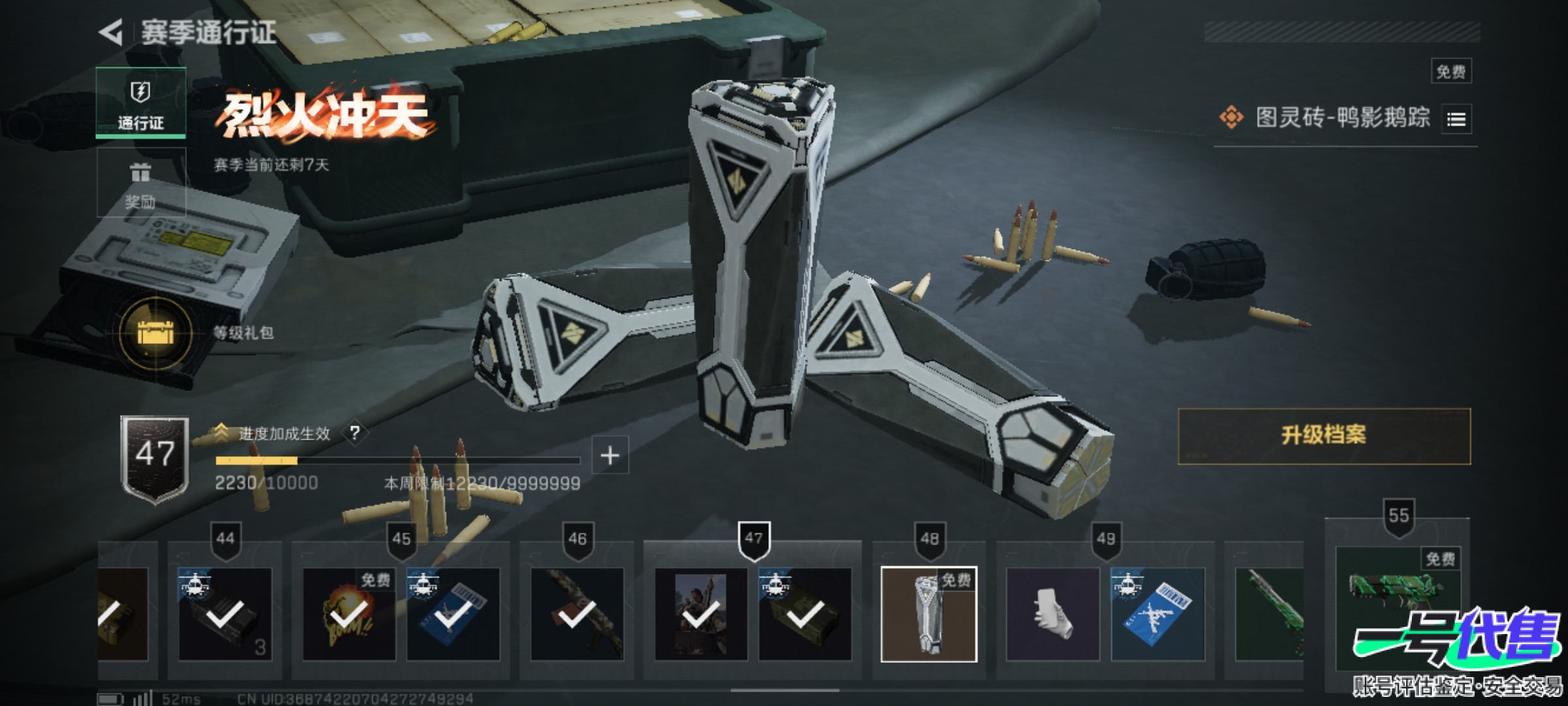
Task: Select the level 44 black crate reward
Action: pos(225,614)
